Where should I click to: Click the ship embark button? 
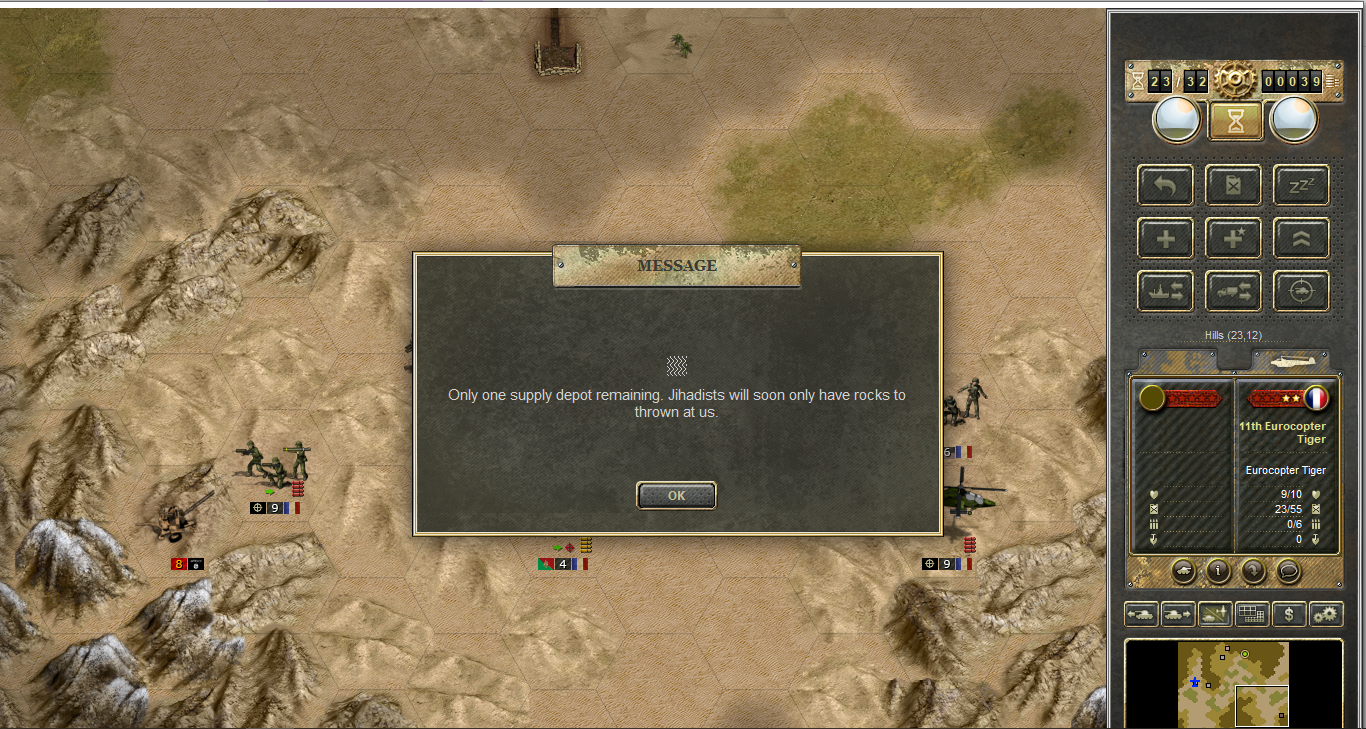click(x=1165, y=291)
